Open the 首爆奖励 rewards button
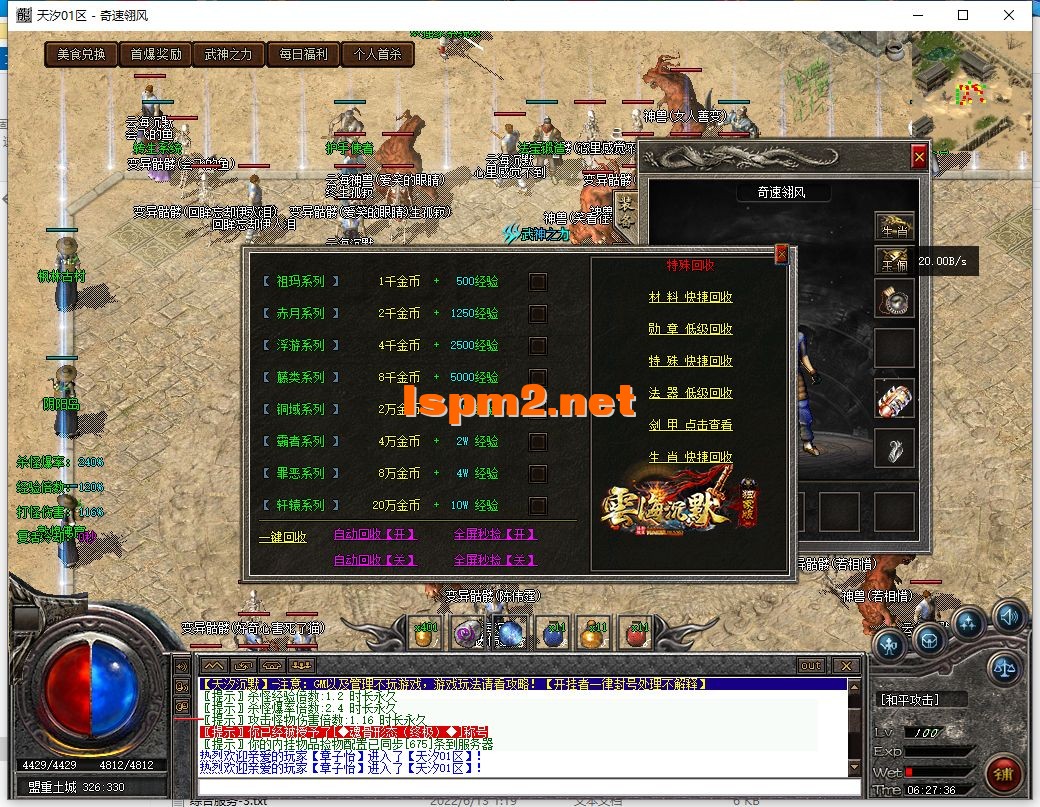 click(156, 55)
